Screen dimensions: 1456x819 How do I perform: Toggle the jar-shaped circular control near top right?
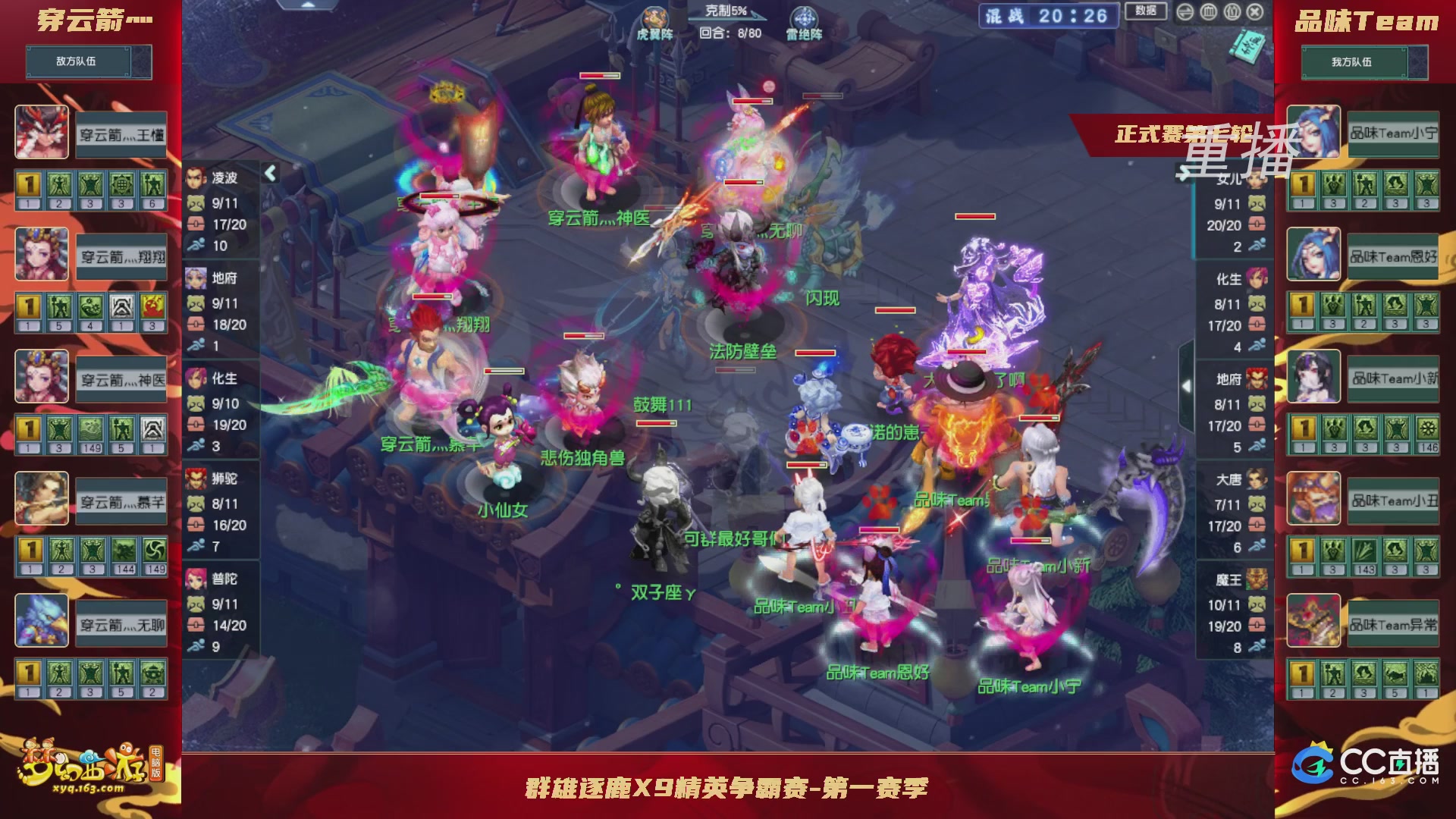click(x=1210, y=13)
